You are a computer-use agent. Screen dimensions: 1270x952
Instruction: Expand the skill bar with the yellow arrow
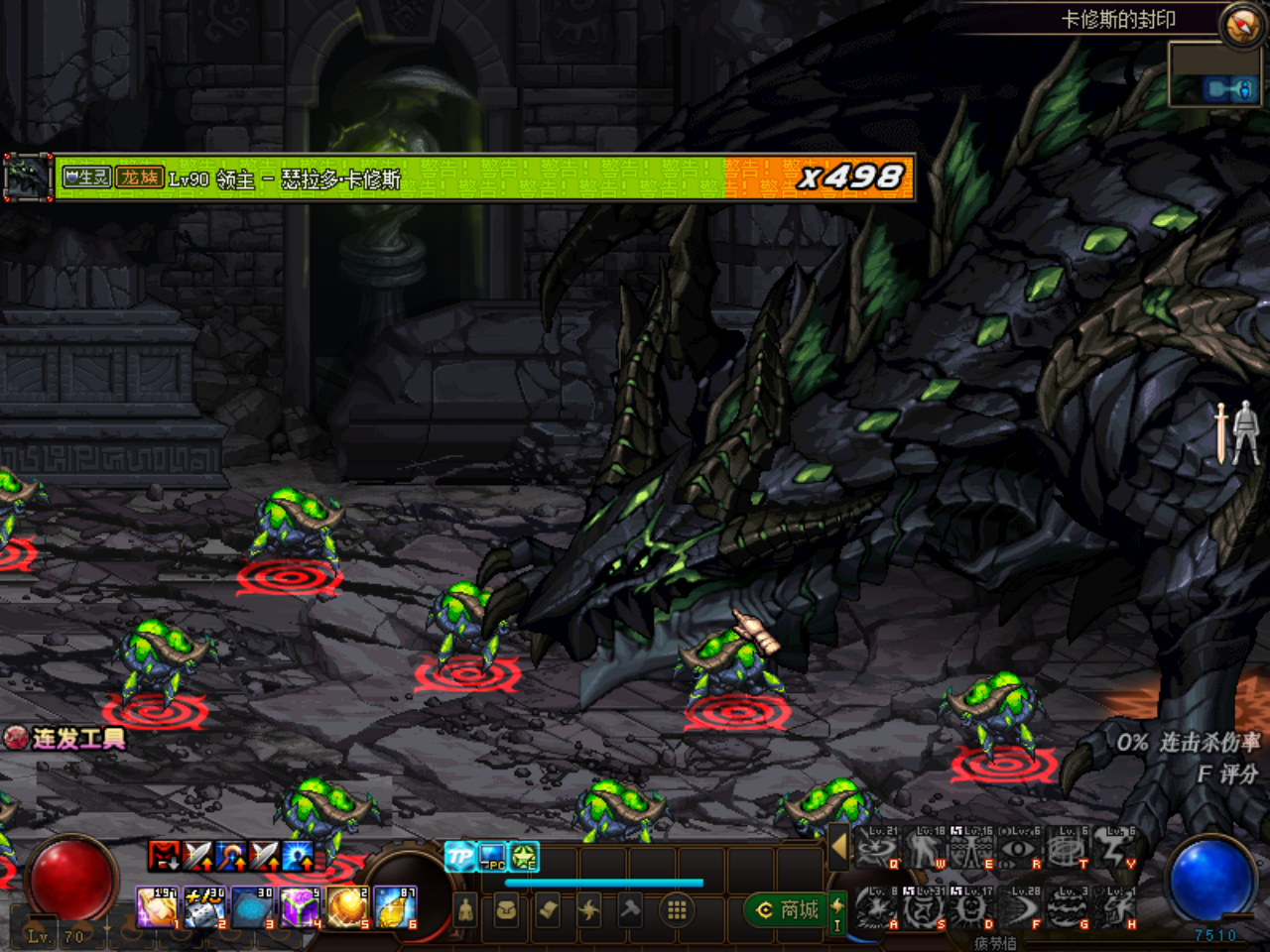pyautogui.click(x=839, y=848)
